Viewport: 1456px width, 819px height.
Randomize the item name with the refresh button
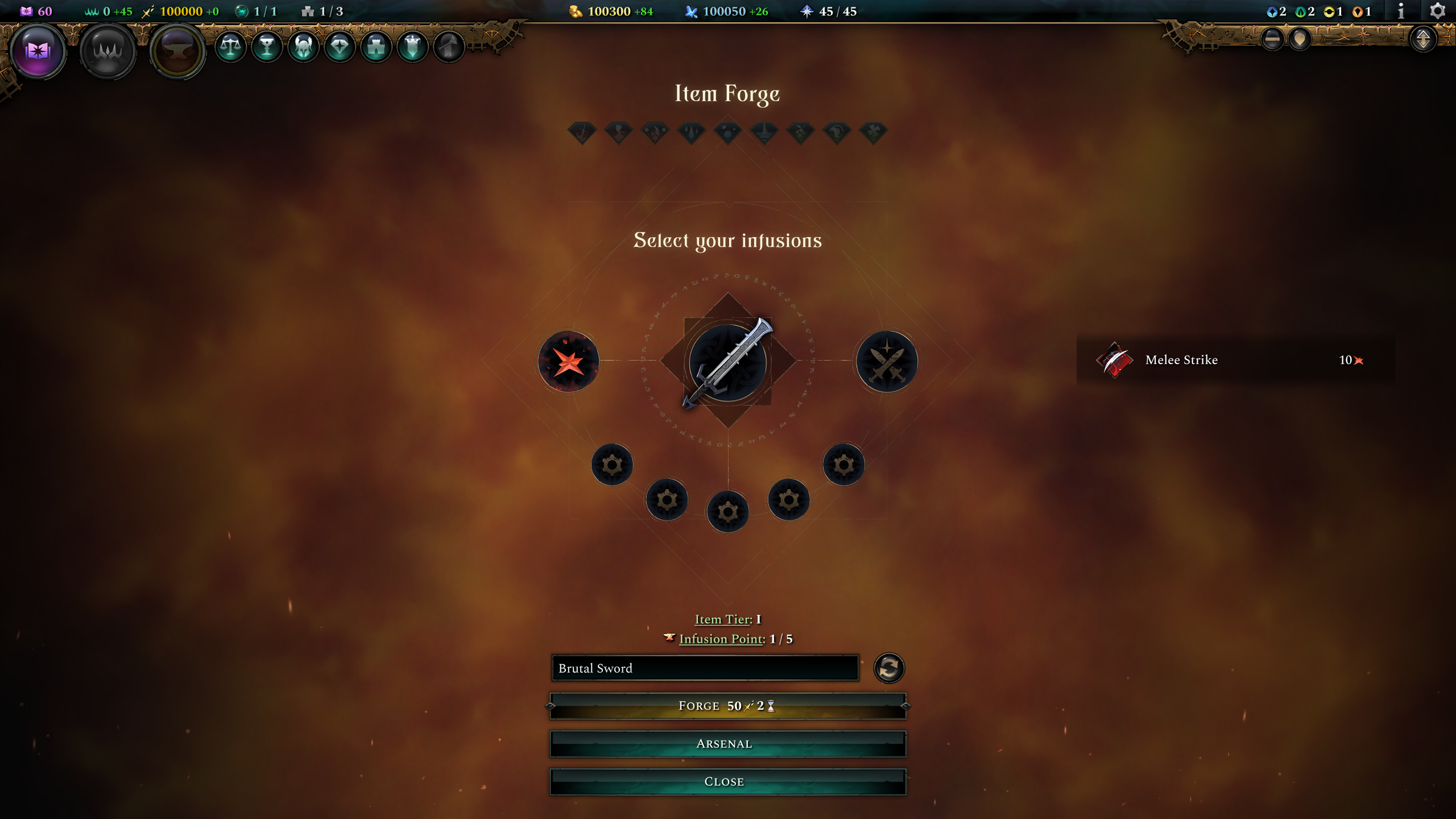(x=889, y=668)
